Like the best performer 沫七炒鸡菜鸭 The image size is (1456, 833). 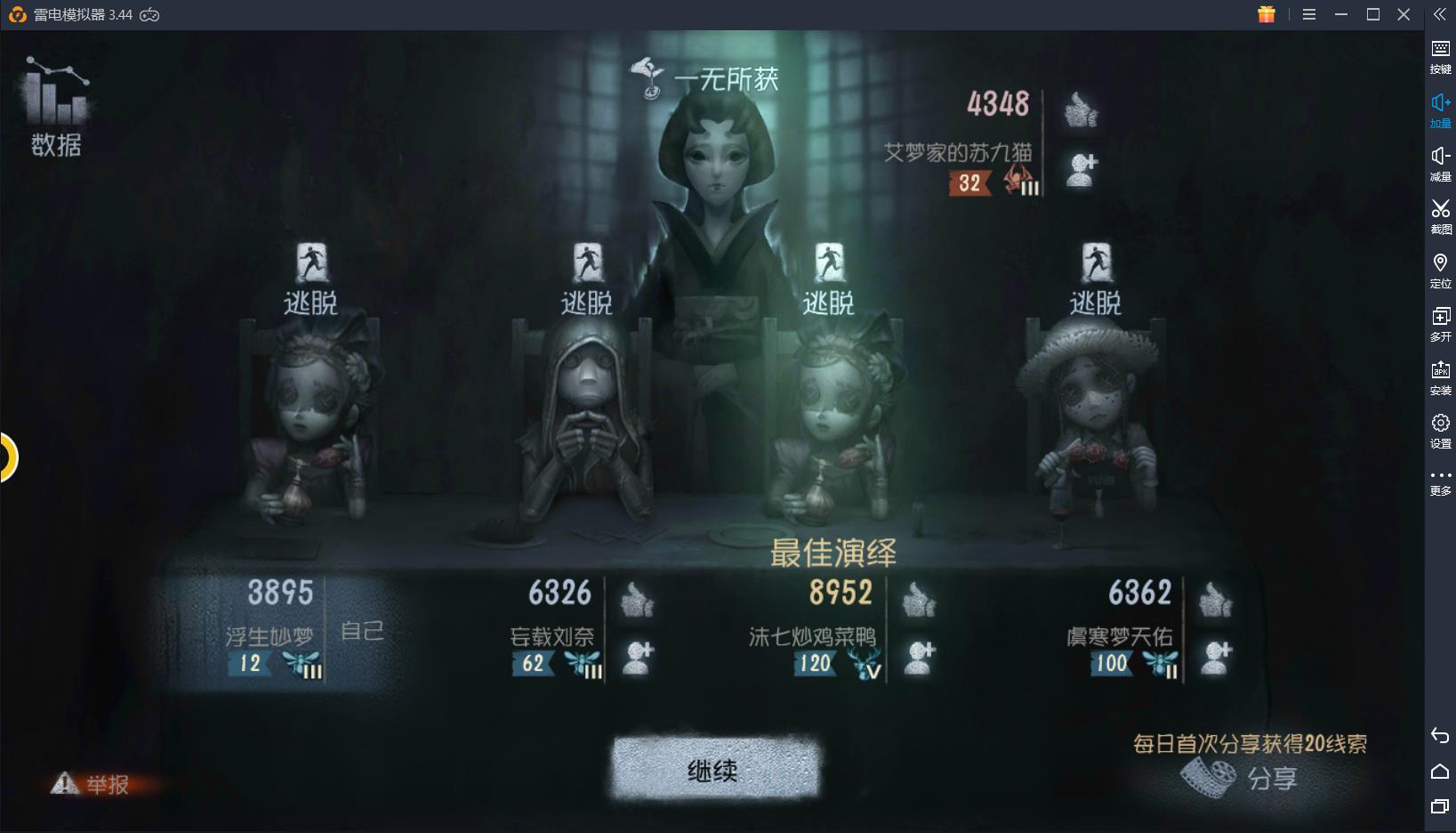[x=918, y=600]
